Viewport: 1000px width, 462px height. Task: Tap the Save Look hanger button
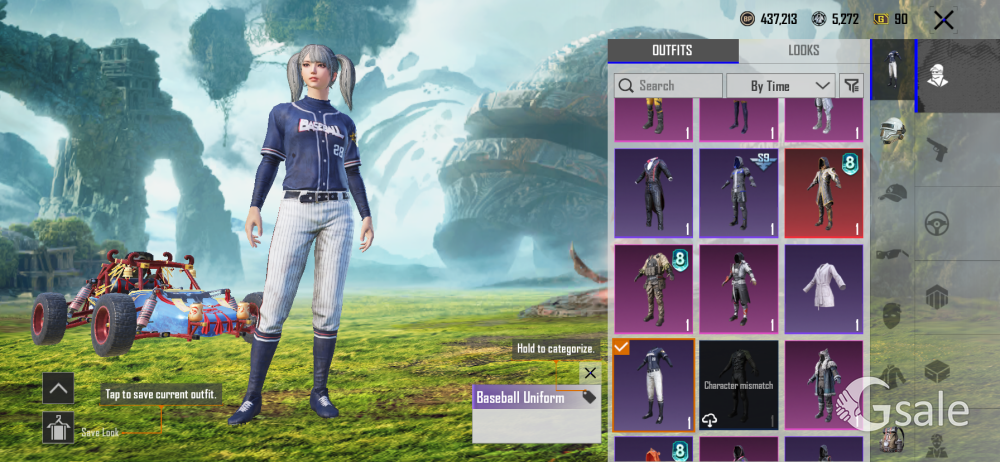pyautogui.click(x=58, y=428)
